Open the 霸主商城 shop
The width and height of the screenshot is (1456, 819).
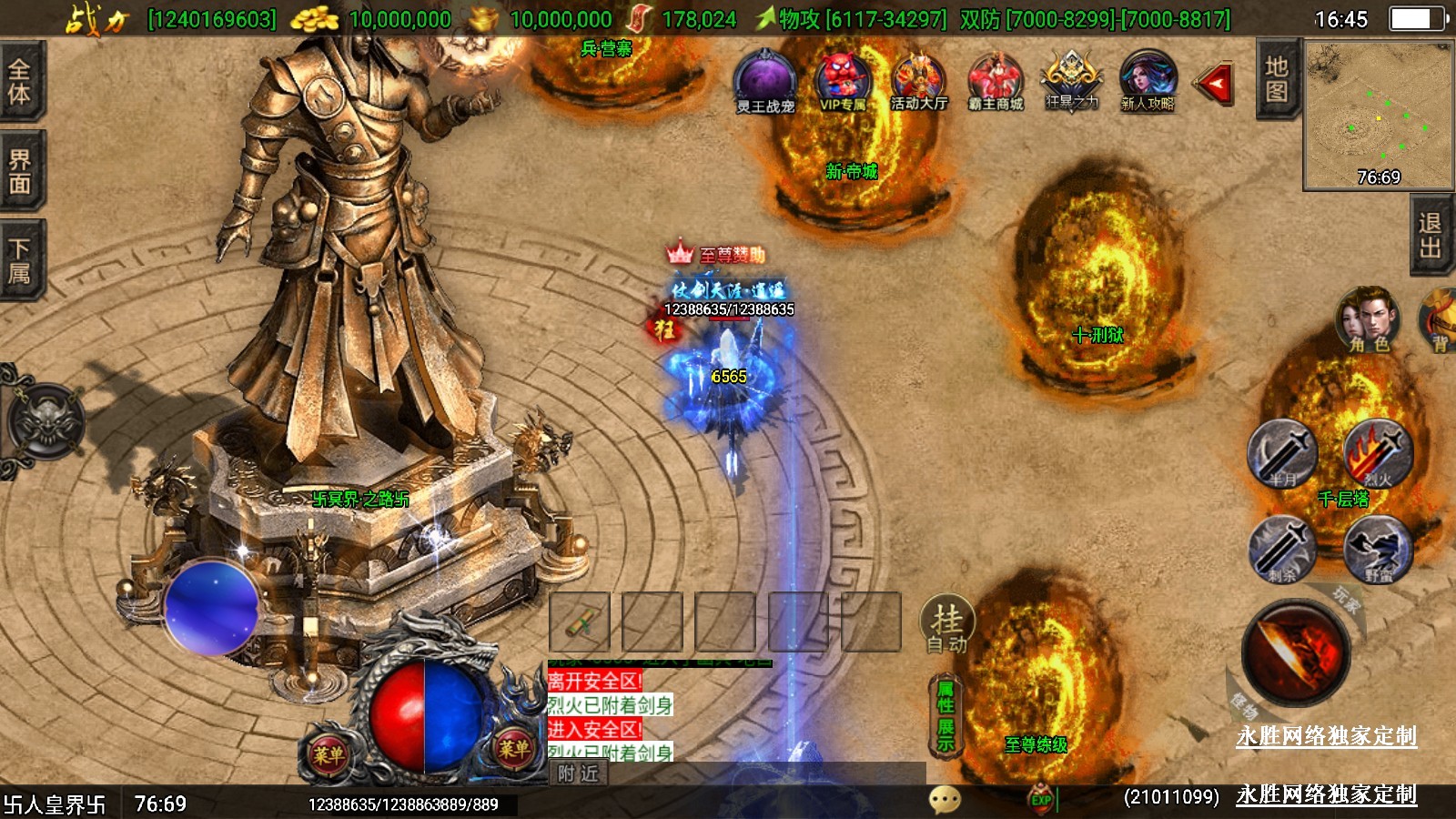(x=996, y=81)
